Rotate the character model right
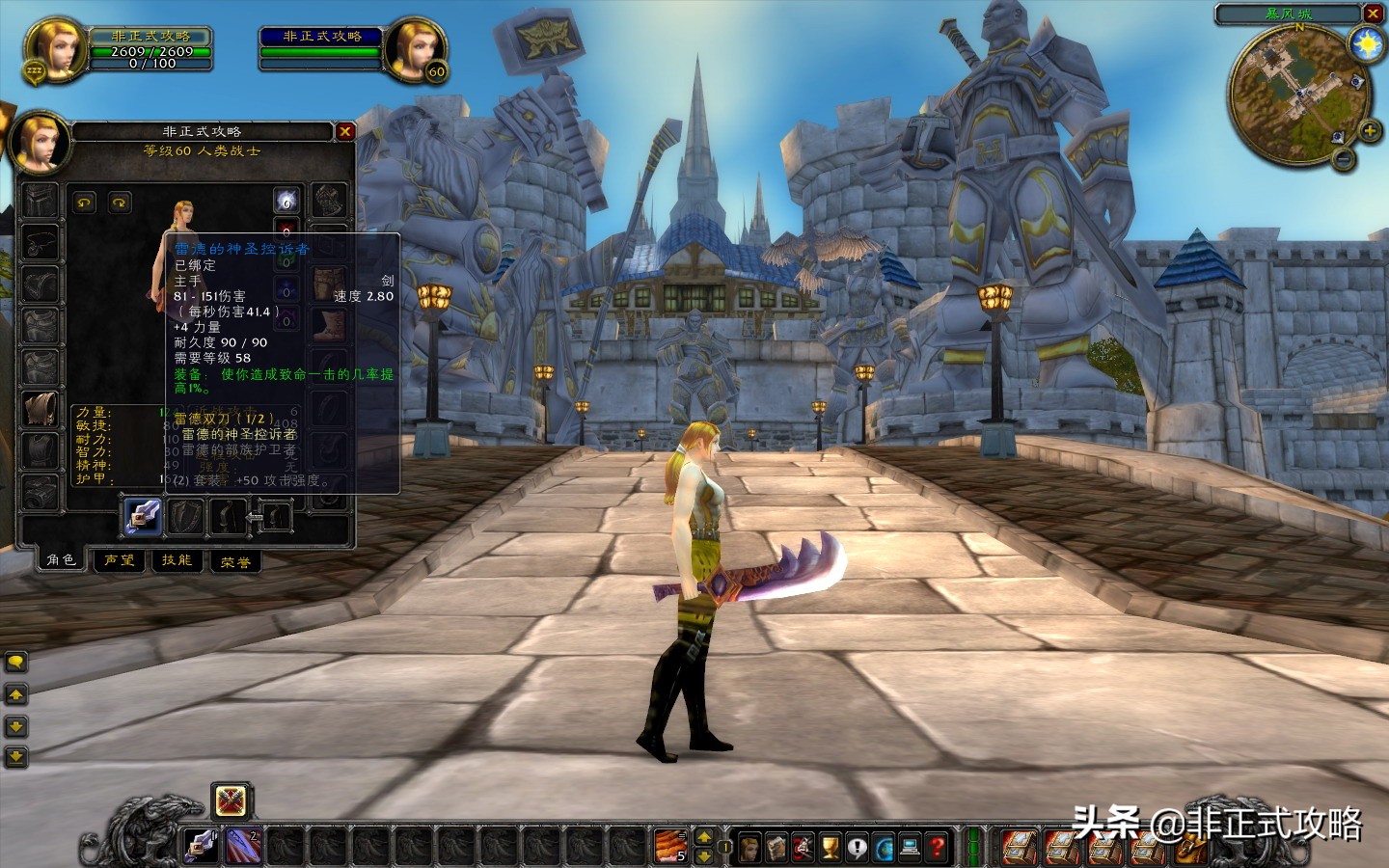 pos(120,203)
